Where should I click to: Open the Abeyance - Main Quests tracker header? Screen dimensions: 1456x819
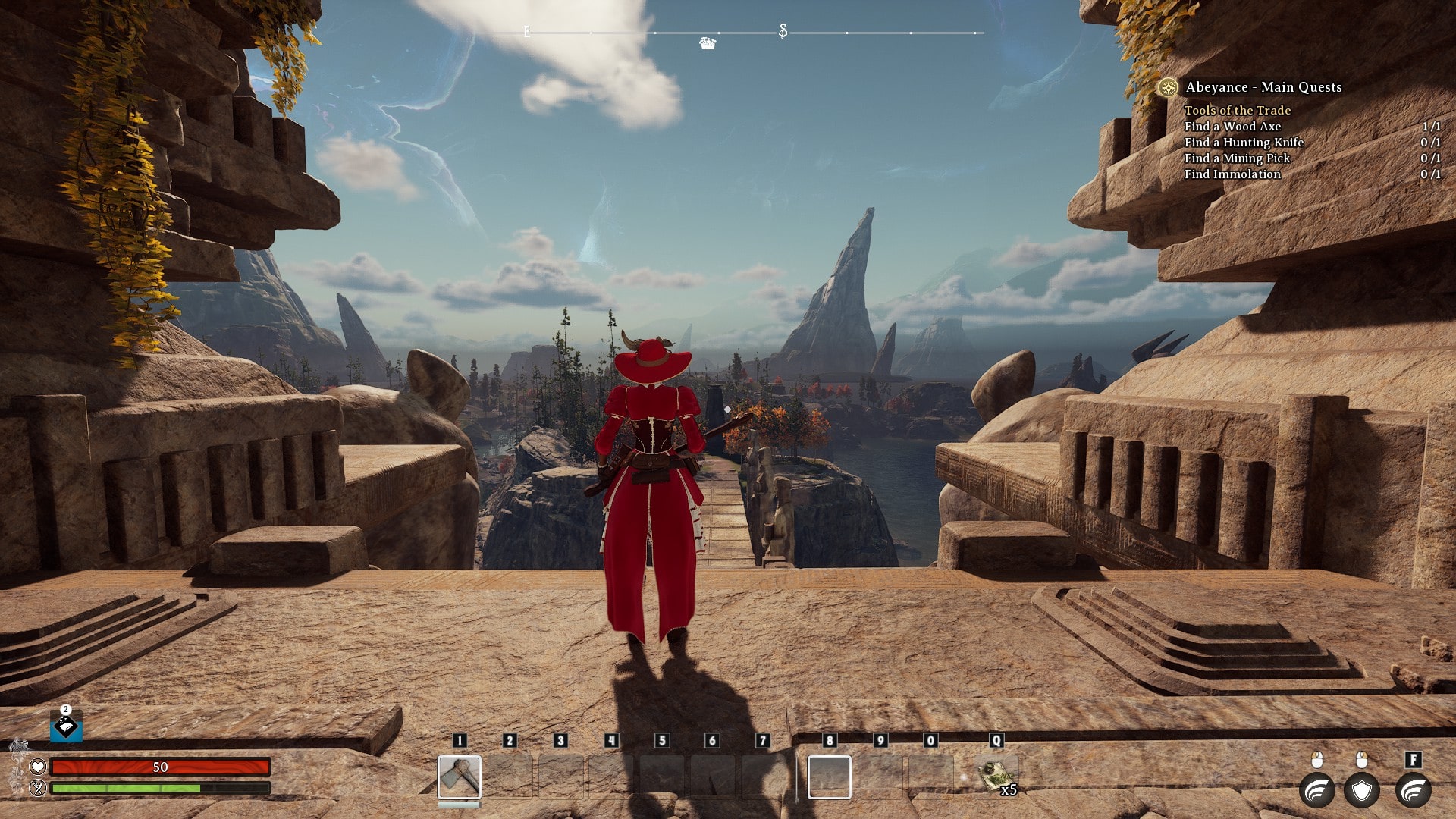[1263, 87]
